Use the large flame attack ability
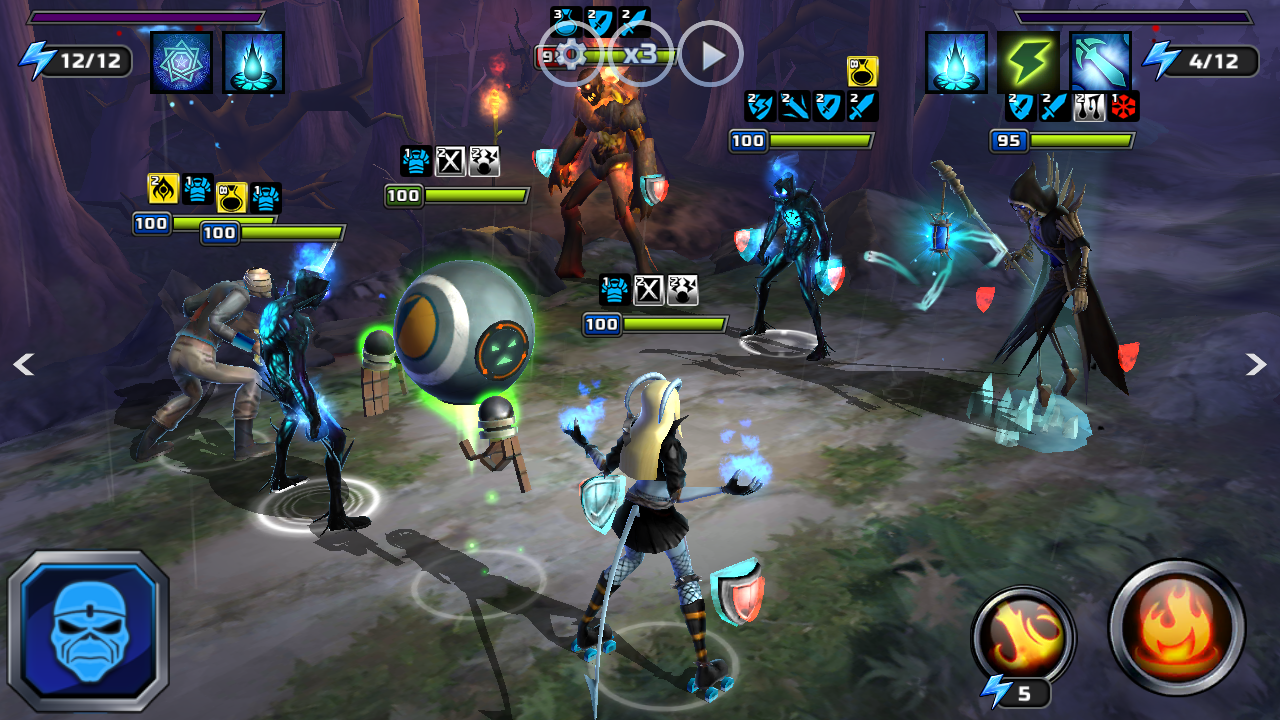Image resolution: width=1280 pixels, height=720 pixels. click(x=1177, y=627)
